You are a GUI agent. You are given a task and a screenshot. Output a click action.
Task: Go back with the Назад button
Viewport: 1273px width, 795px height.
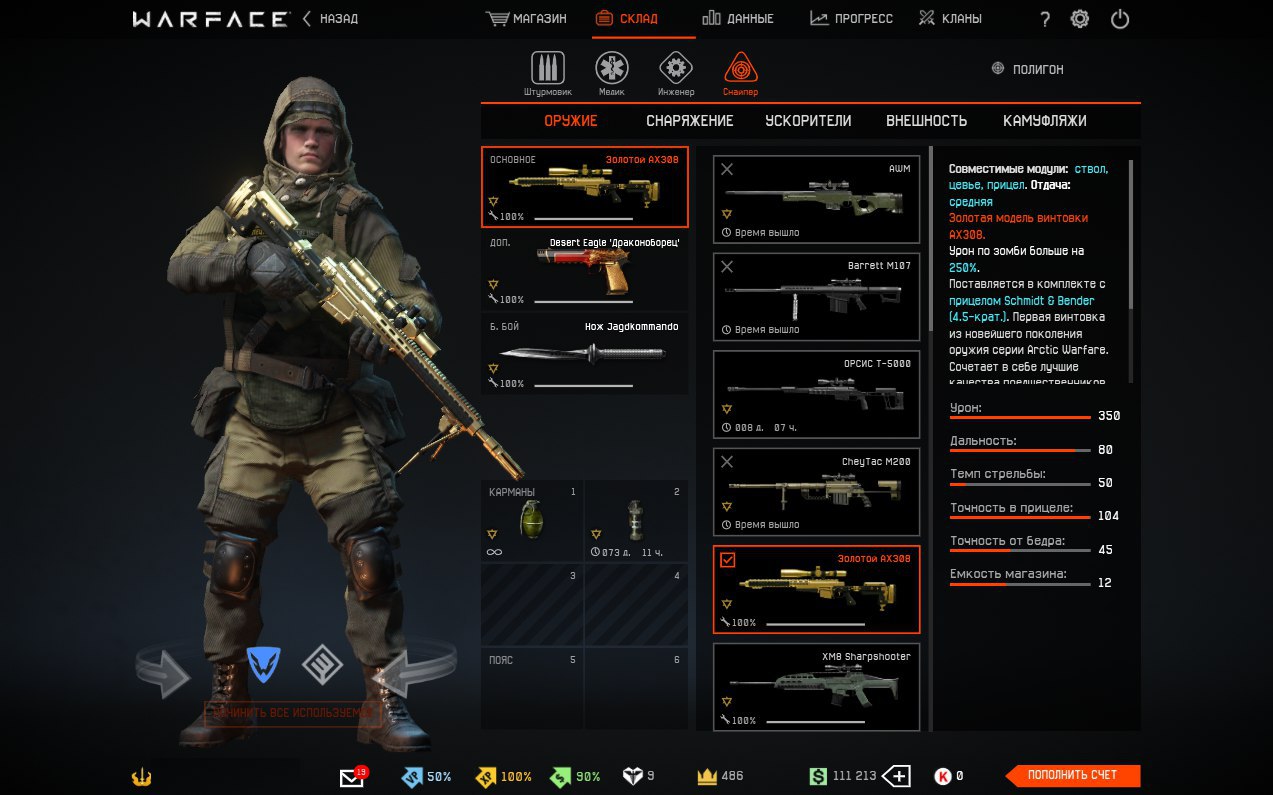pyautogui.click(x=330, y=19)
